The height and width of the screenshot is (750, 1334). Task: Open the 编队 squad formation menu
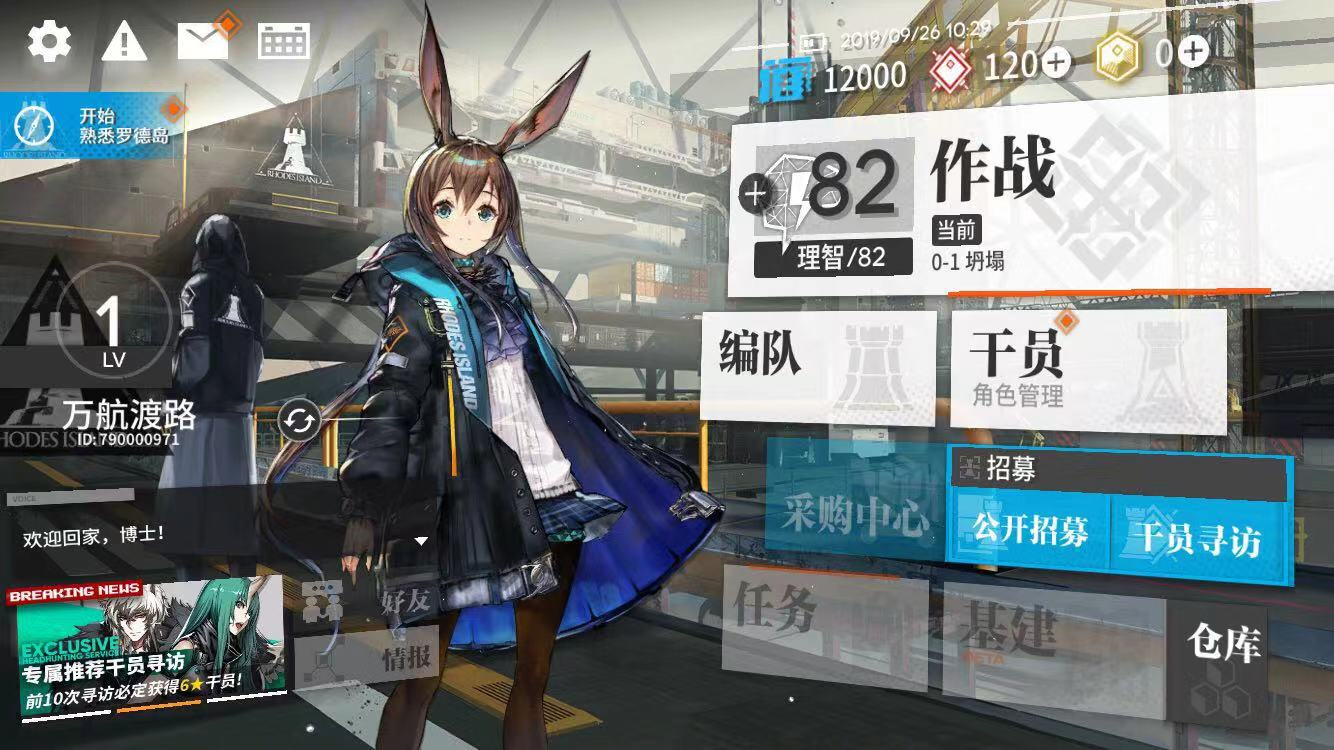[817, 364]
